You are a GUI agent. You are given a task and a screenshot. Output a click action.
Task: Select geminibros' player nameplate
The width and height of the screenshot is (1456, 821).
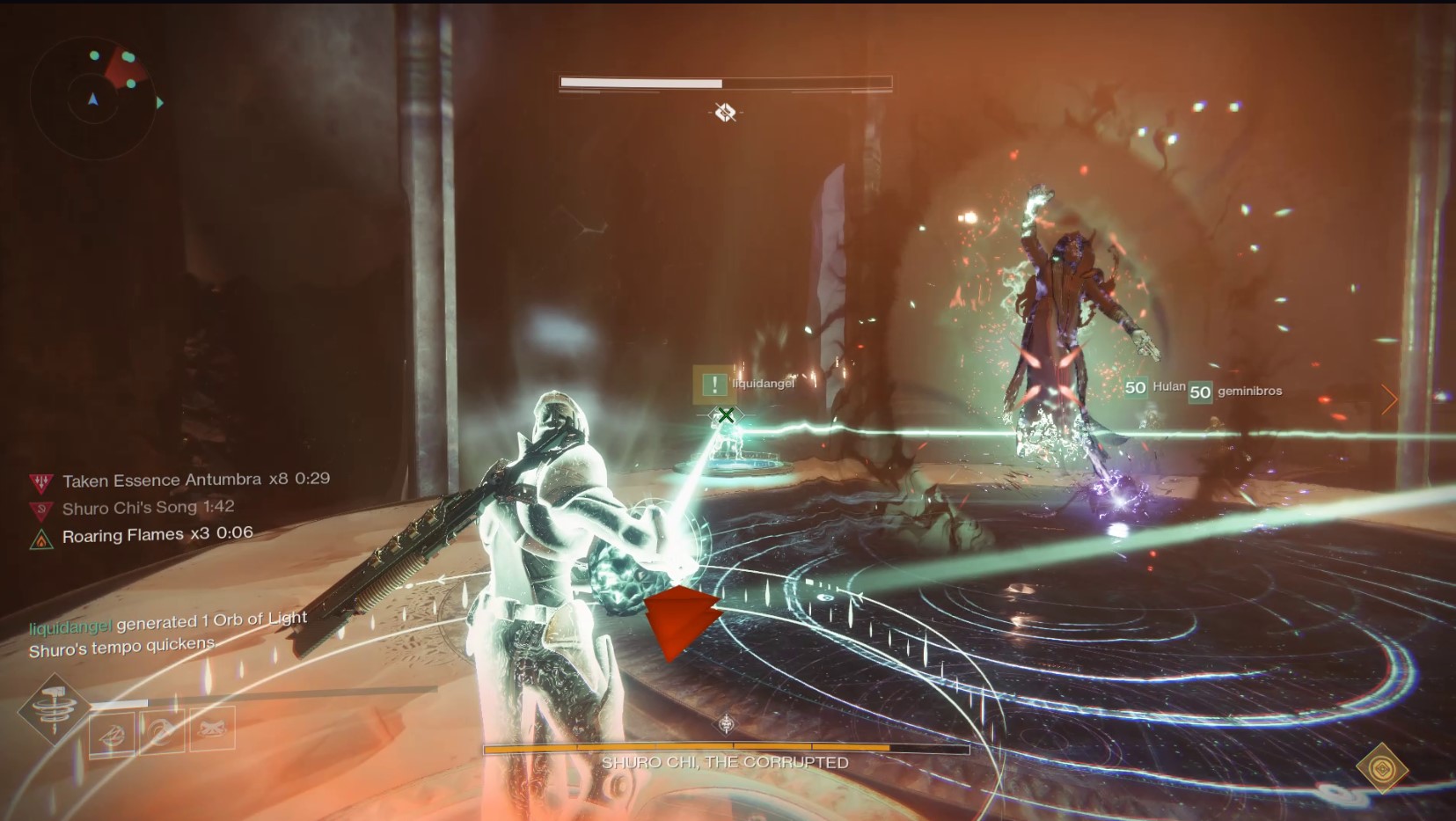tap(1248, 391)
